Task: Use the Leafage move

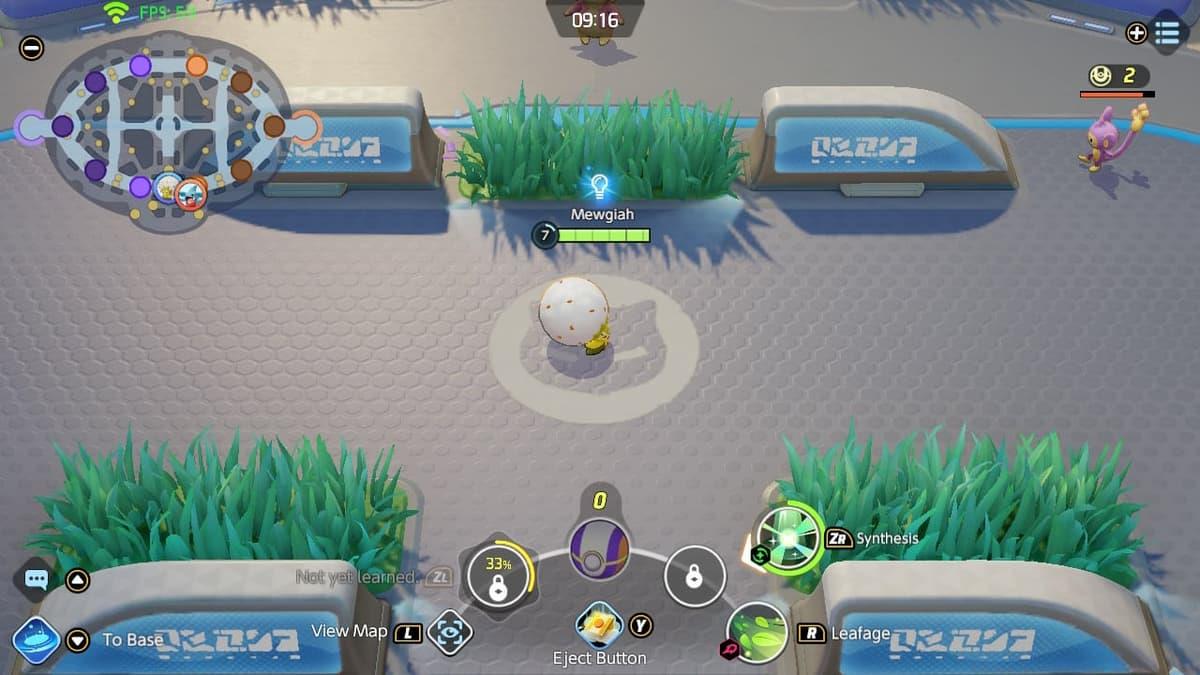Action: point(758,633)
